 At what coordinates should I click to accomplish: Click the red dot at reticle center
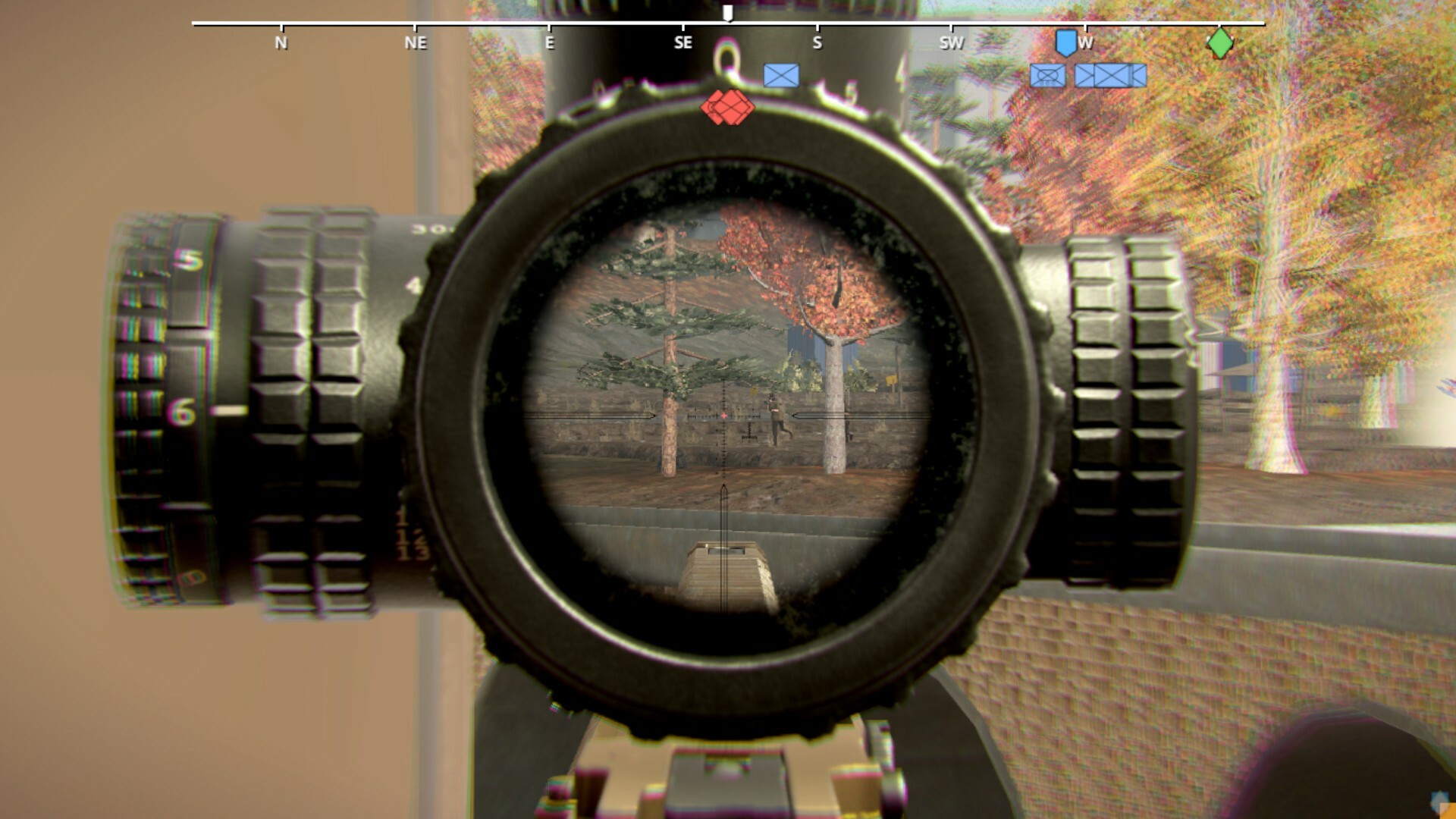[726, 414]
